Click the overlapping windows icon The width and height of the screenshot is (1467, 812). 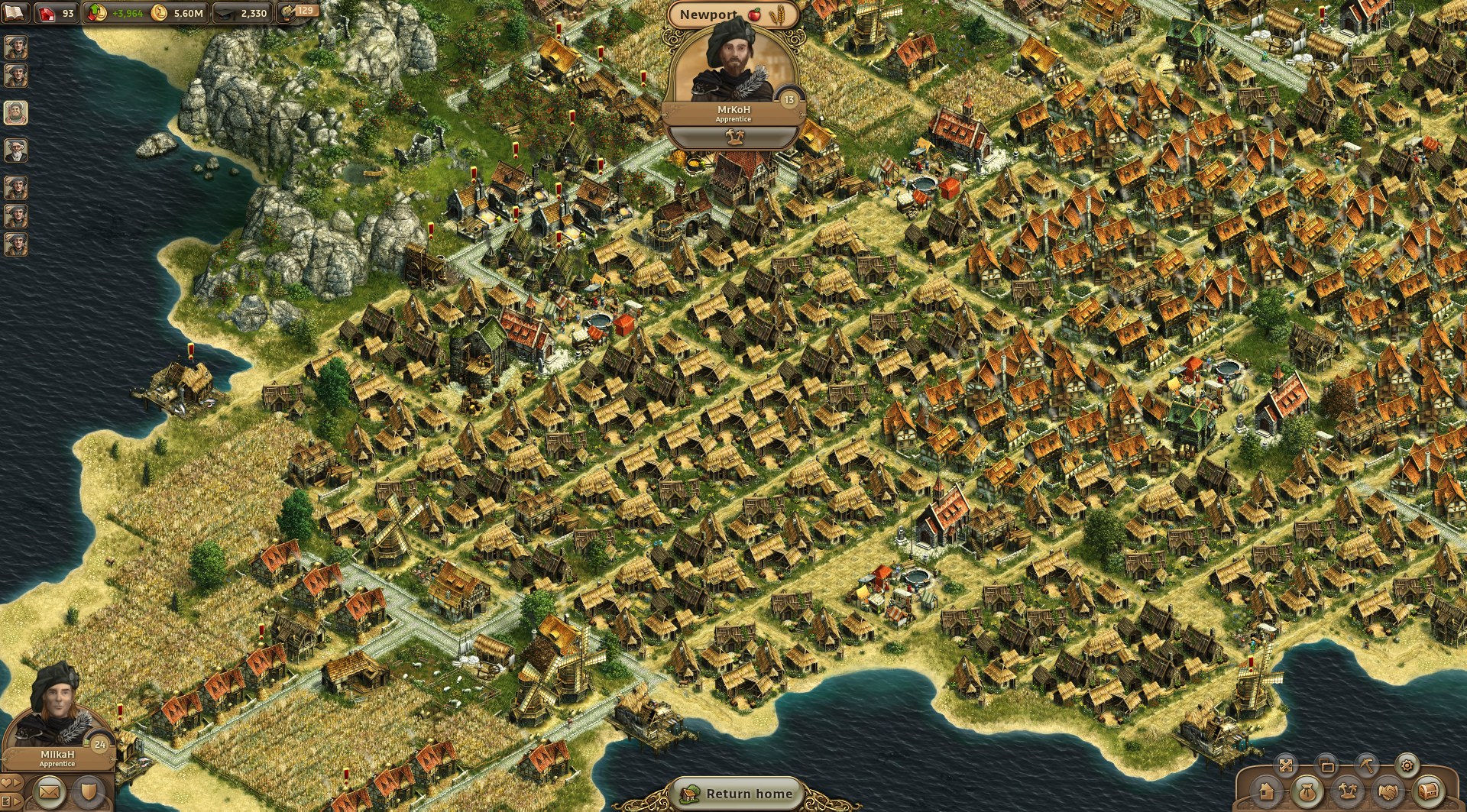(1326, 765)
